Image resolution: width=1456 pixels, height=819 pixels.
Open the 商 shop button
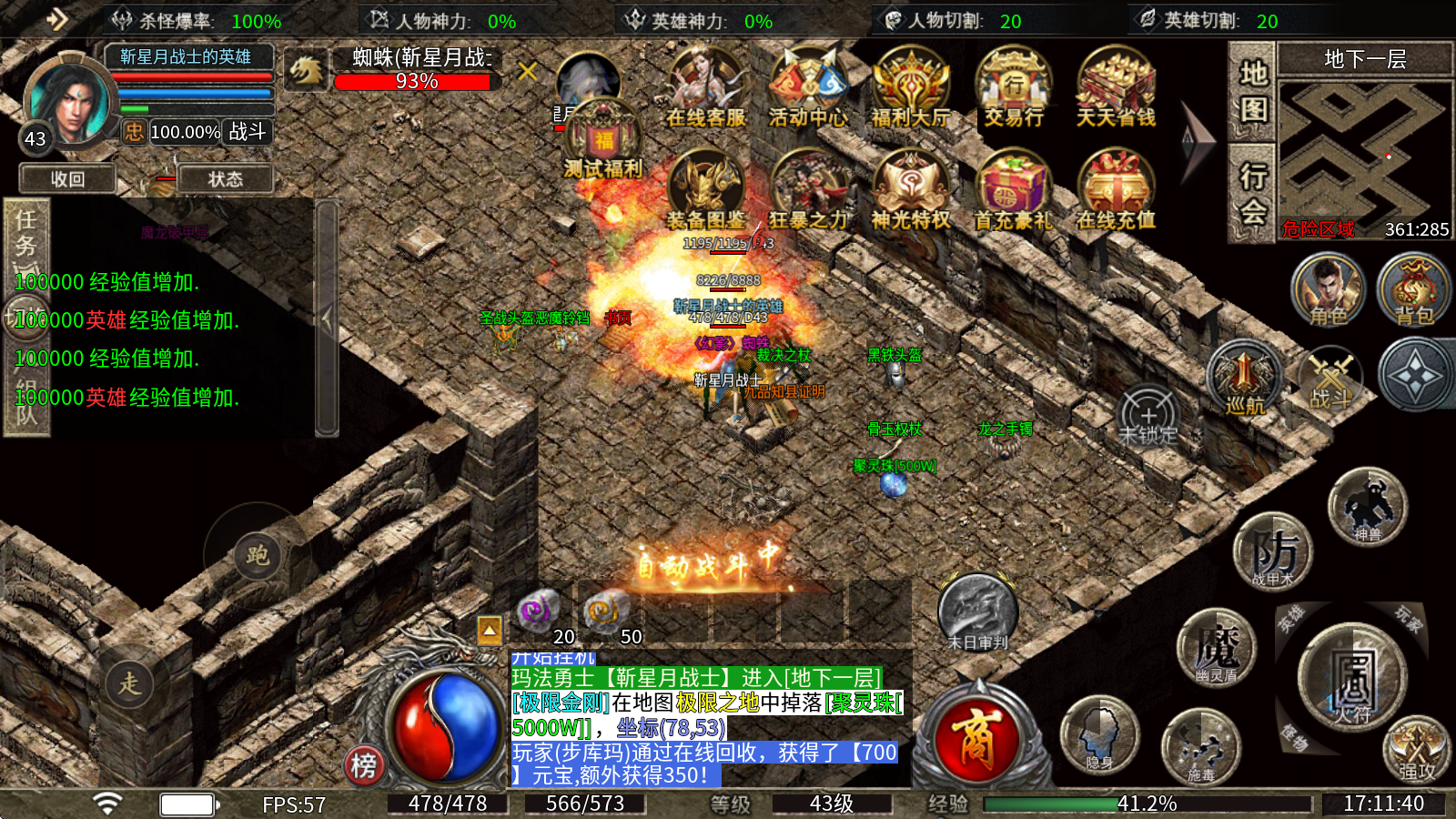tap(976, 737)
